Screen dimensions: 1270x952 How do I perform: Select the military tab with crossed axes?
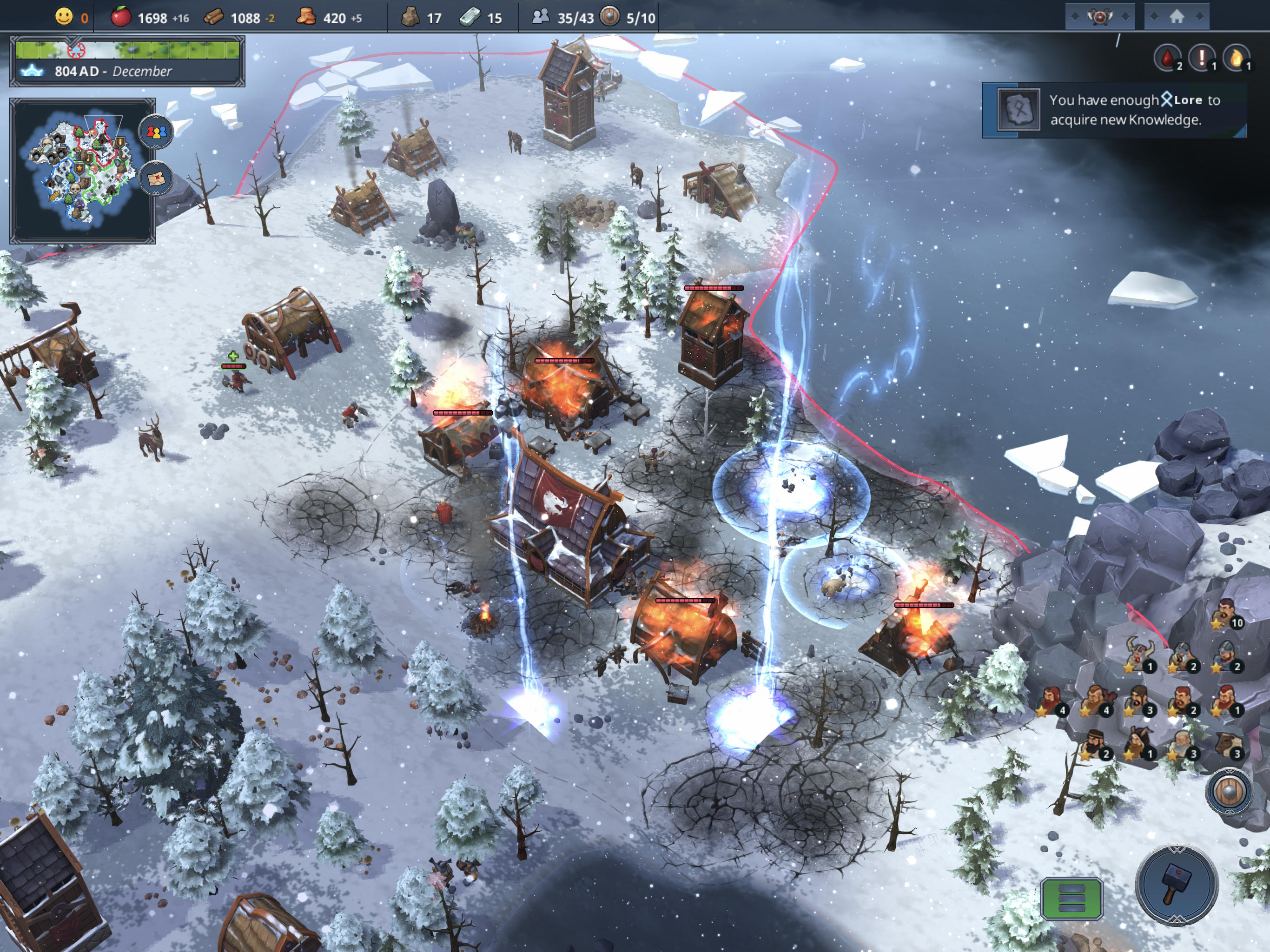click(1101, 17)
